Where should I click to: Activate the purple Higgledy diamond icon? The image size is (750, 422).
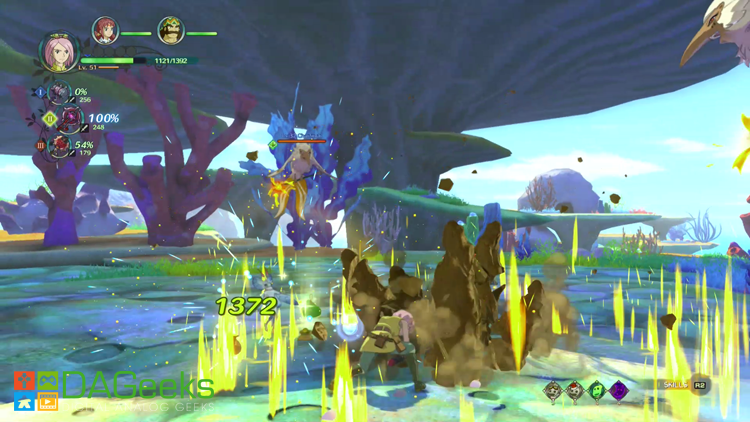pos(619,390)
